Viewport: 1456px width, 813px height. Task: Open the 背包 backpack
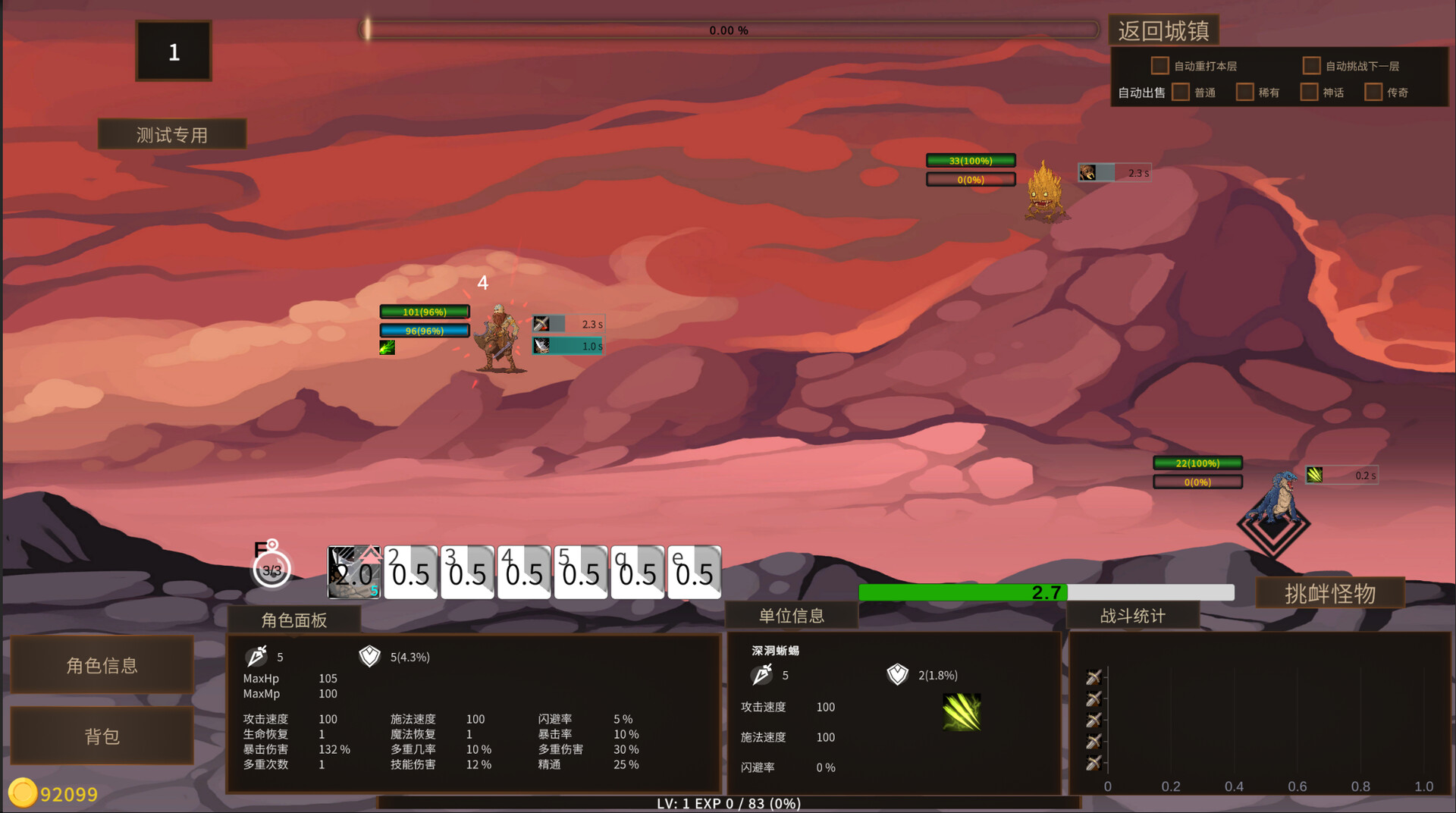coord(102,736)
